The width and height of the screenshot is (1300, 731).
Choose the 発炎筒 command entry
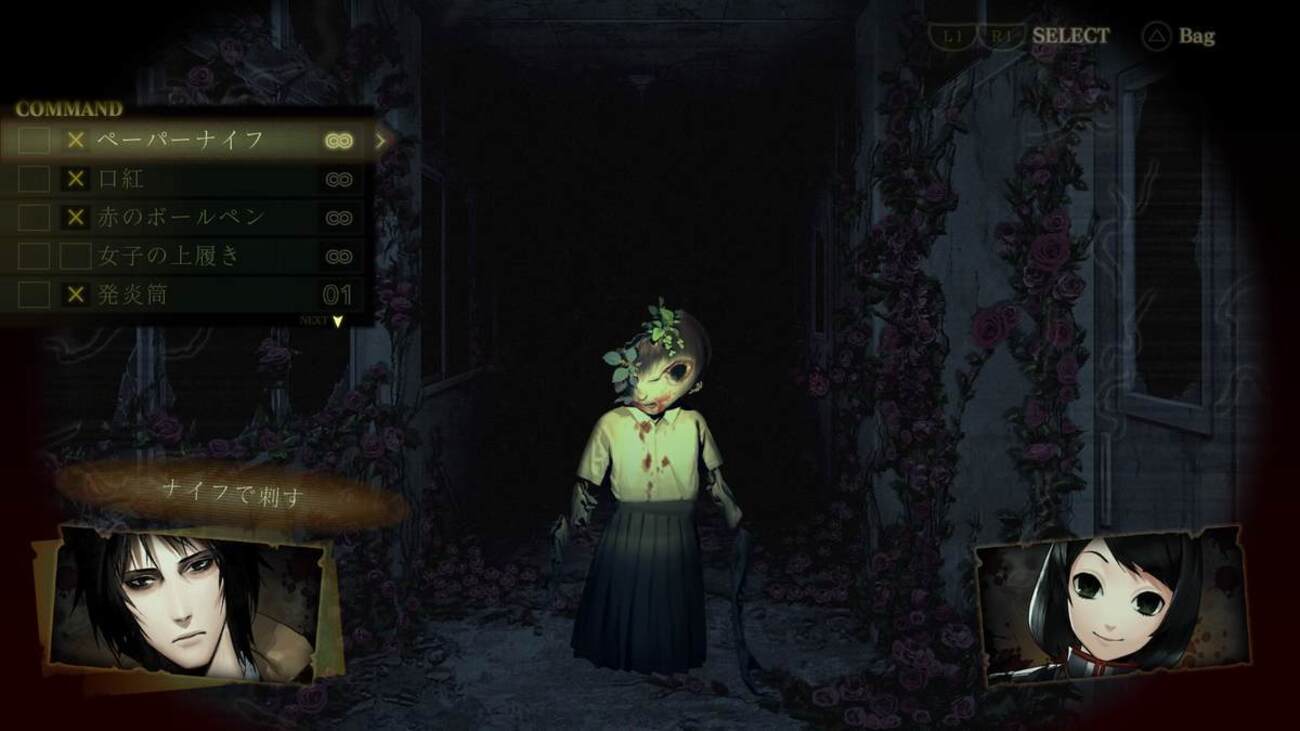[x=132, y=295]
